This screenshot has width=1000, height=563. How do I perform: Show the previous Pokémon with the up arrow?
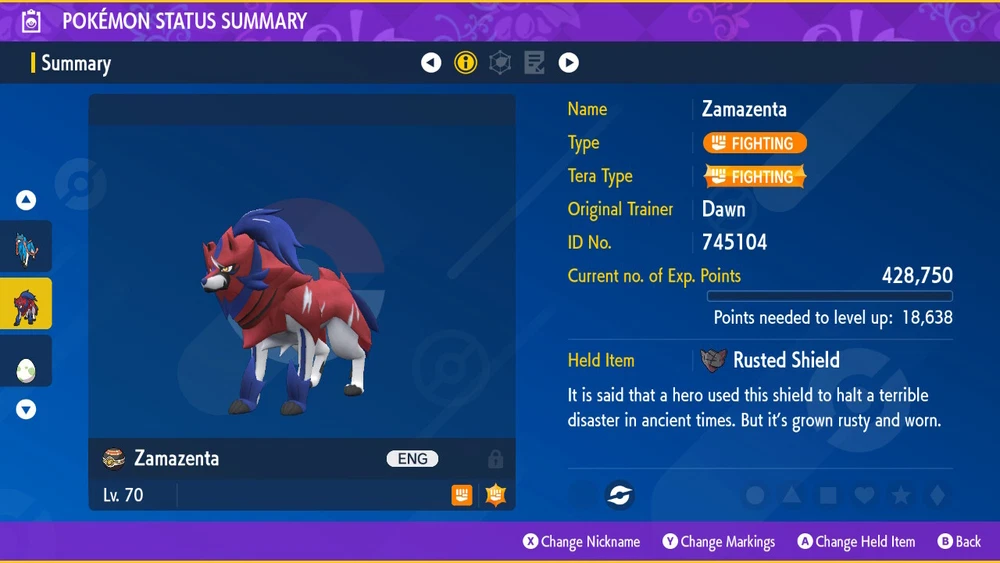point(26,201)
